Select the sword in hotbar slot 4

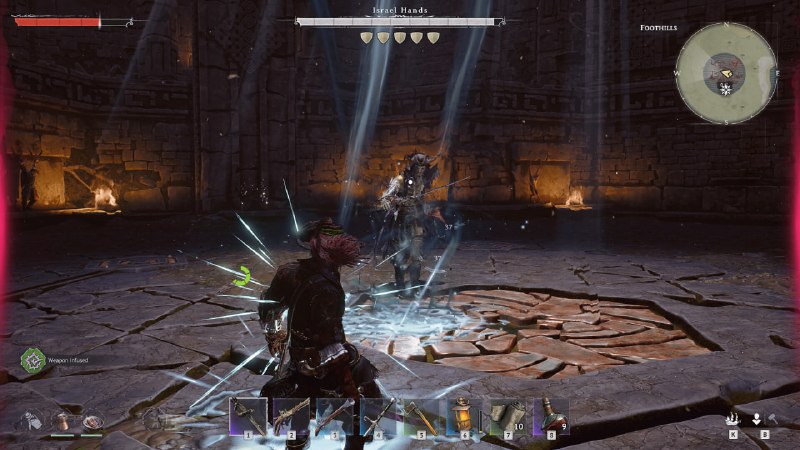coord(377,415)
